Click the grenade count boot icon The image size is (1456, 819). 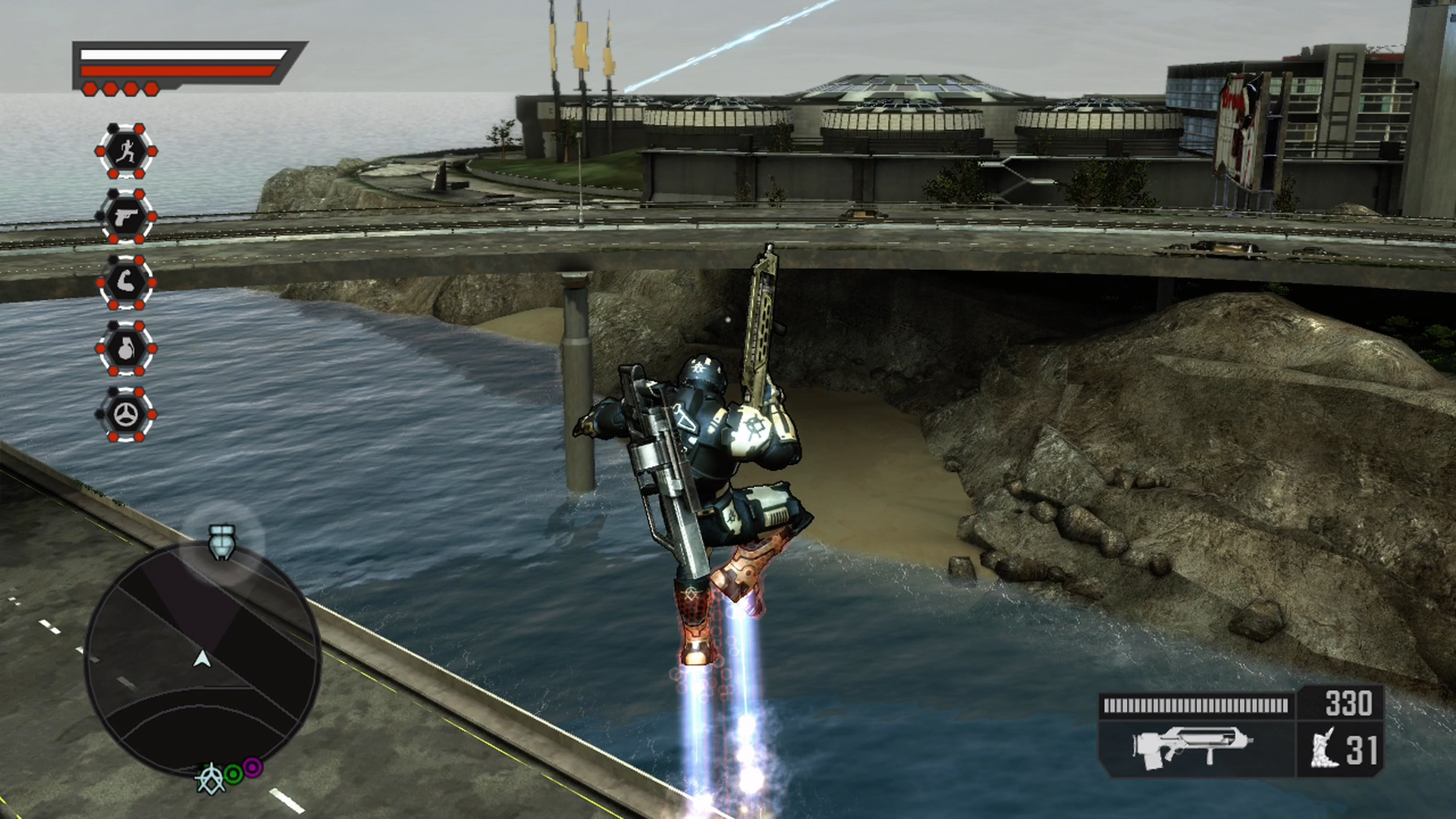coord(1323,747)
